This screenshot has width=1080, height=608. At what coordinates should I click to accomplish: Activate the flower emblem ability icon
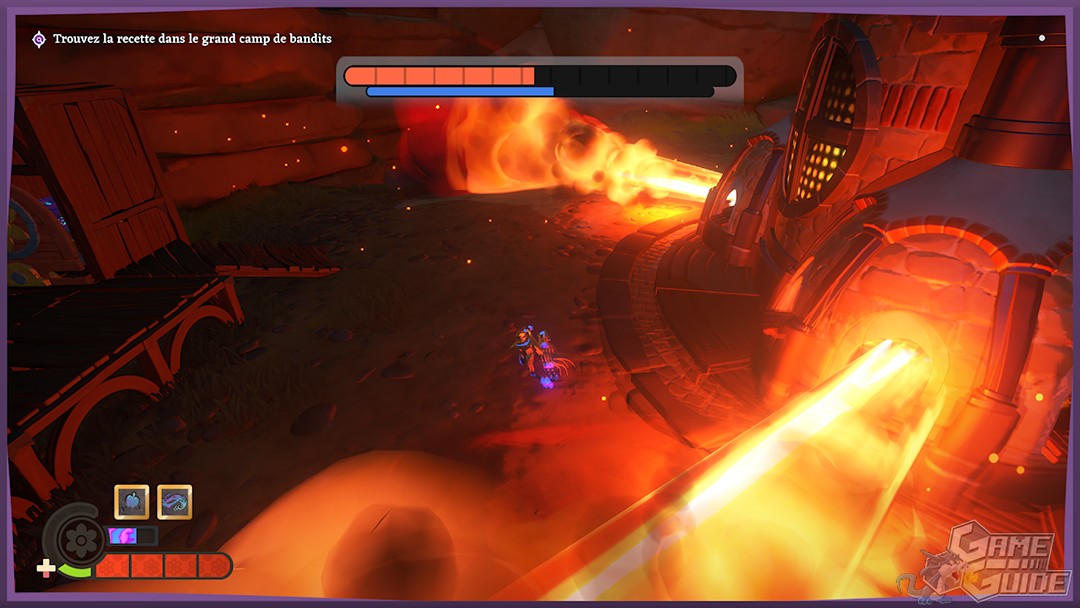click(78, 538)
